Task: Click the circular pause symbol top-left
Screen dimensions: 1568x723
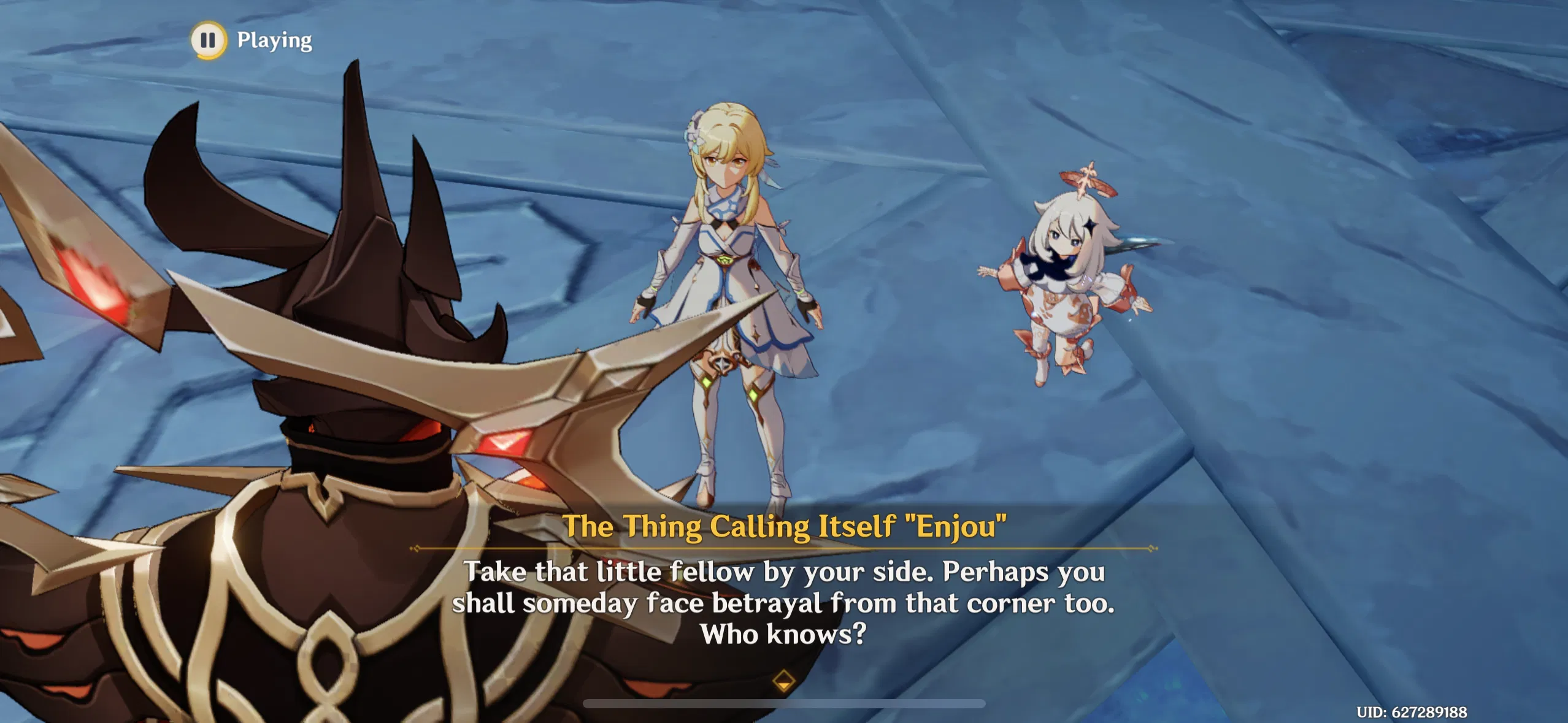Action: point(209,41)
